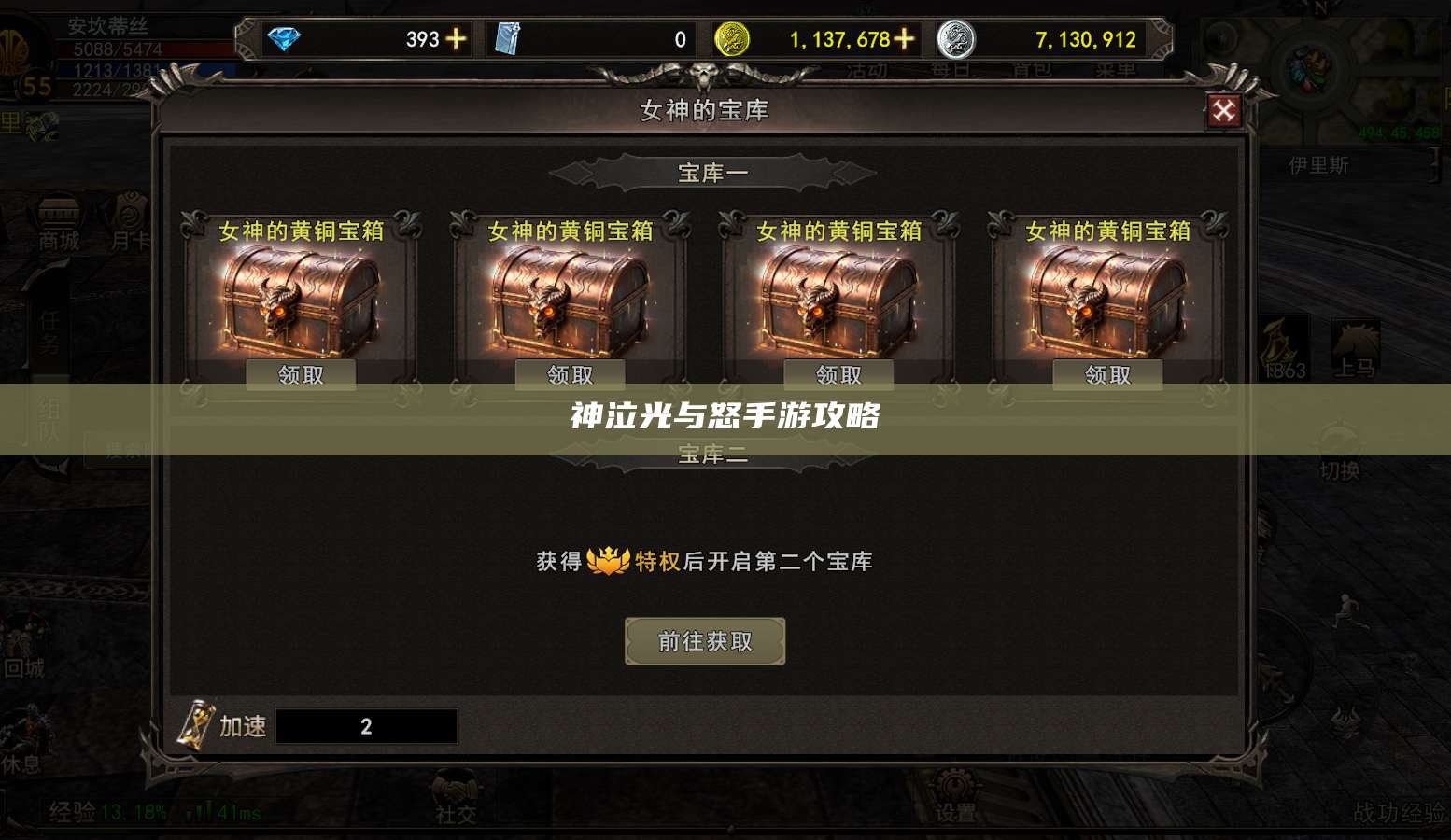This screenshot has height=840, width=1451.
Task: Click the level 55 player avatar
Action: point(28,56)
